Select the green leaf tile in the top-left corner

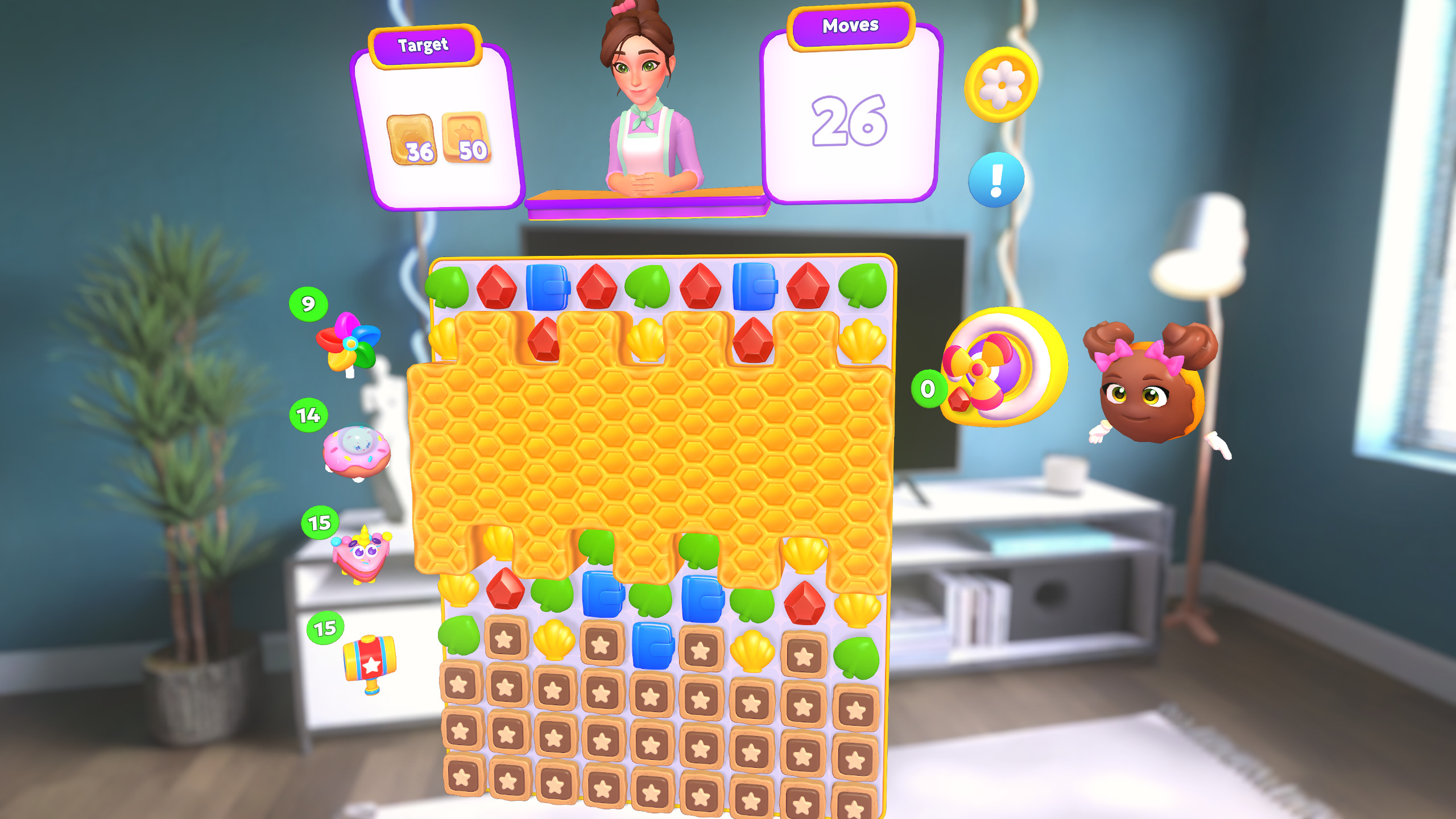[448, 287]
